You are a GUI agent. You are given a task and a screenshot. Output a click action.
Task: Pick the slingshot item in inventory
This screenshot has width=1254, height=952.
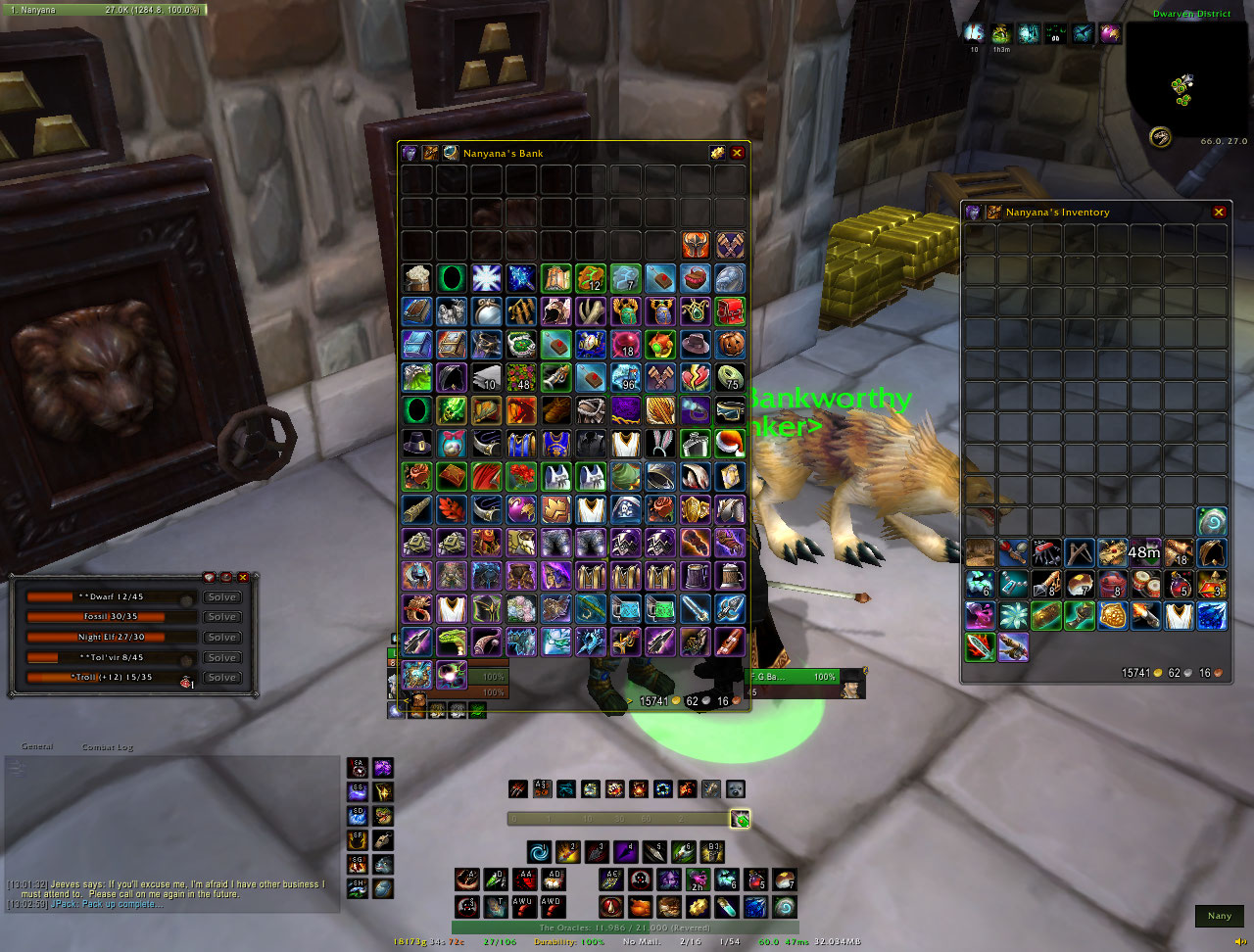[1079, 553]
